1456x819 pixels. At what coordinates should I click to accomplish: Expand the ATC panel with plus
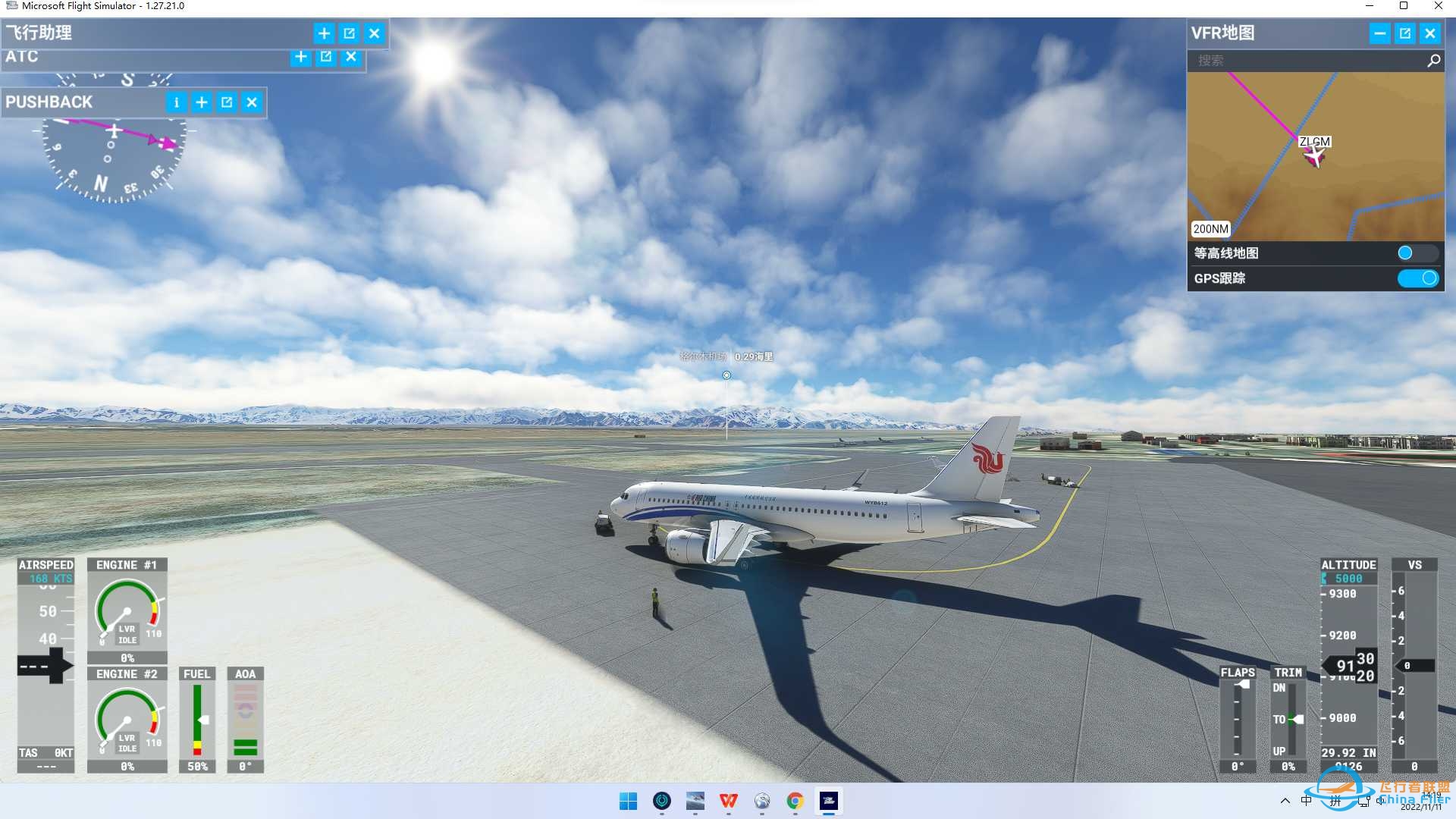pos(301,57)
